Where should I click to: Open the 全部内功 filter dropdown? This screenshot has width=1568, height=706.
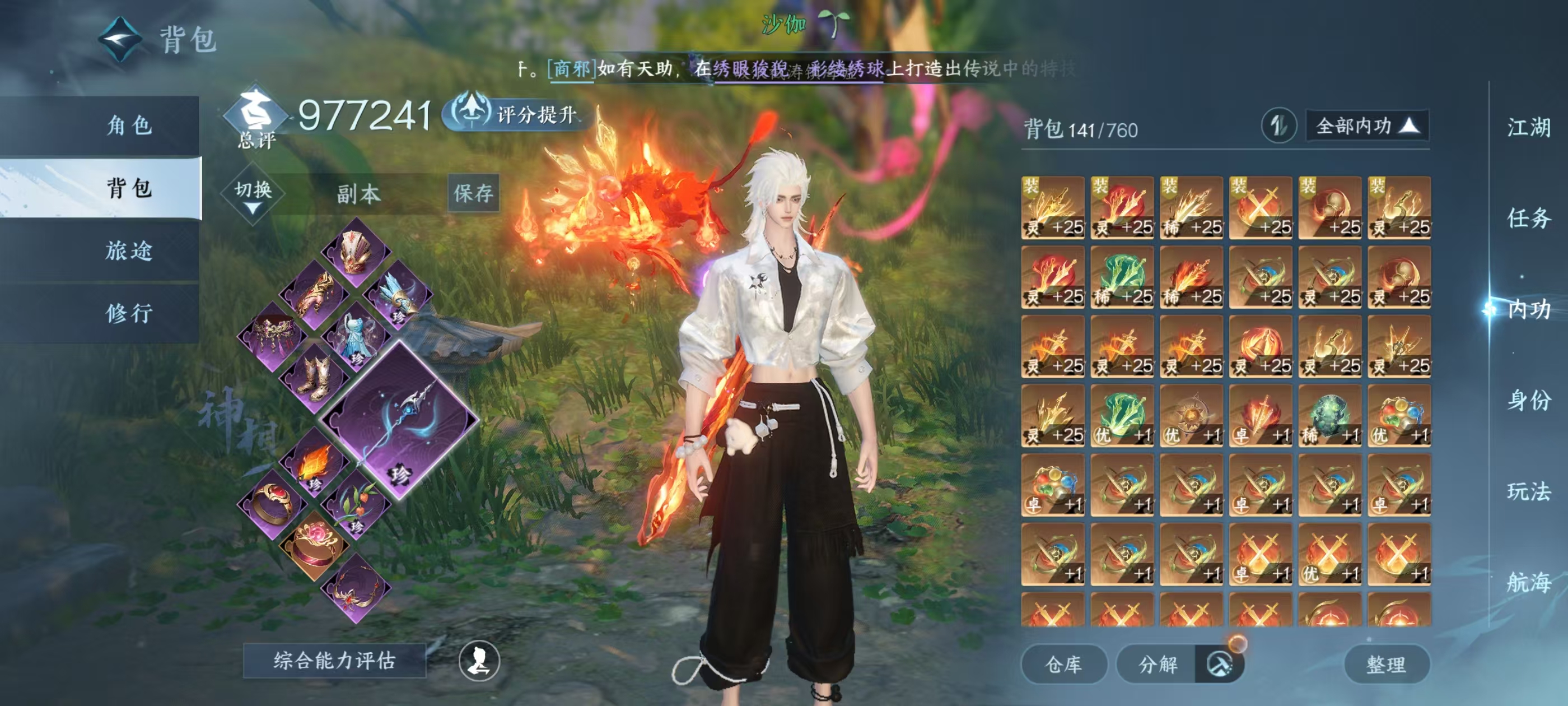point(1367,126)
